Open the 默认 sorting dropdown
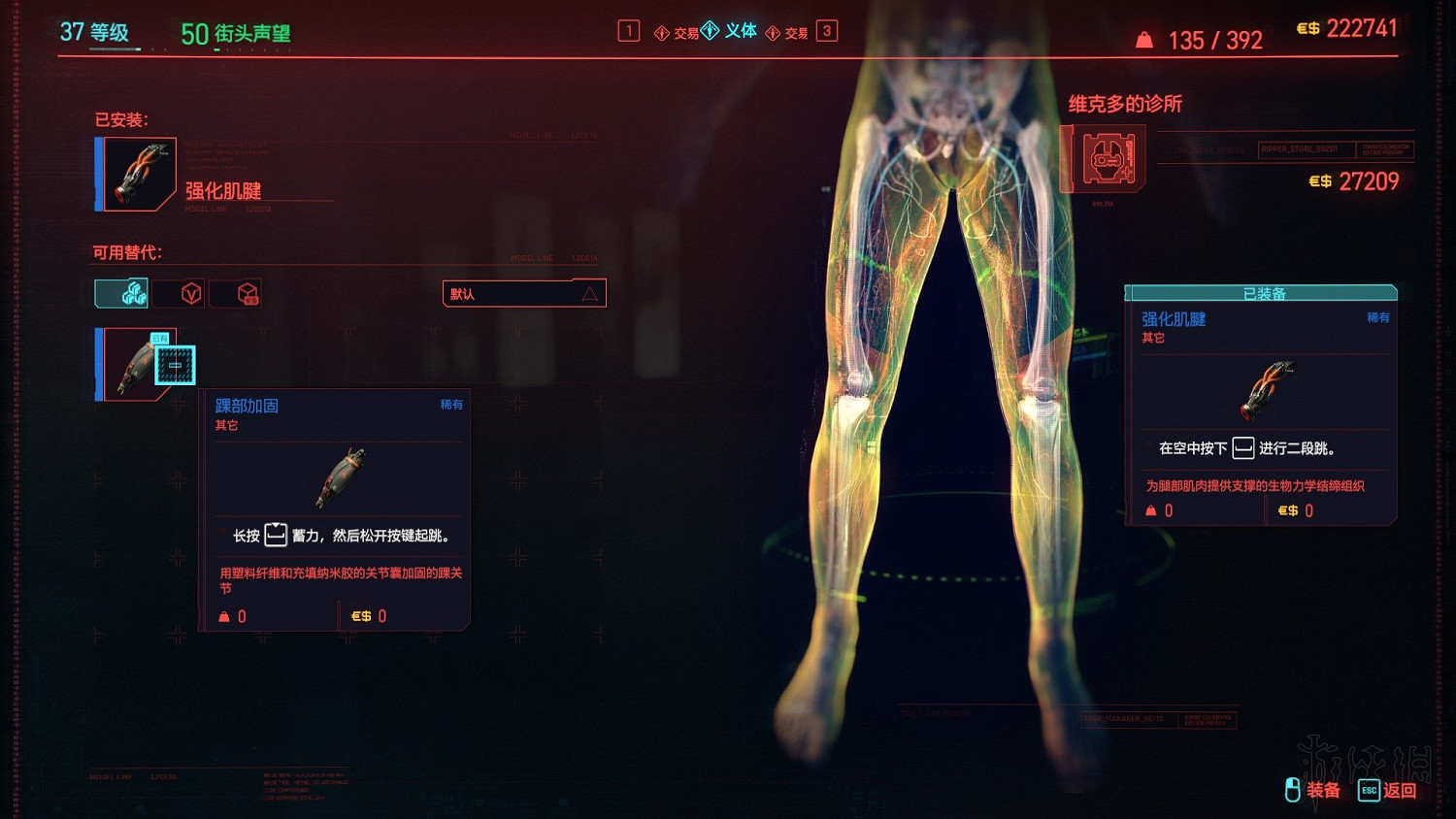The width and height of the screenshot is (1456, 819). click(x=524, y=292)
